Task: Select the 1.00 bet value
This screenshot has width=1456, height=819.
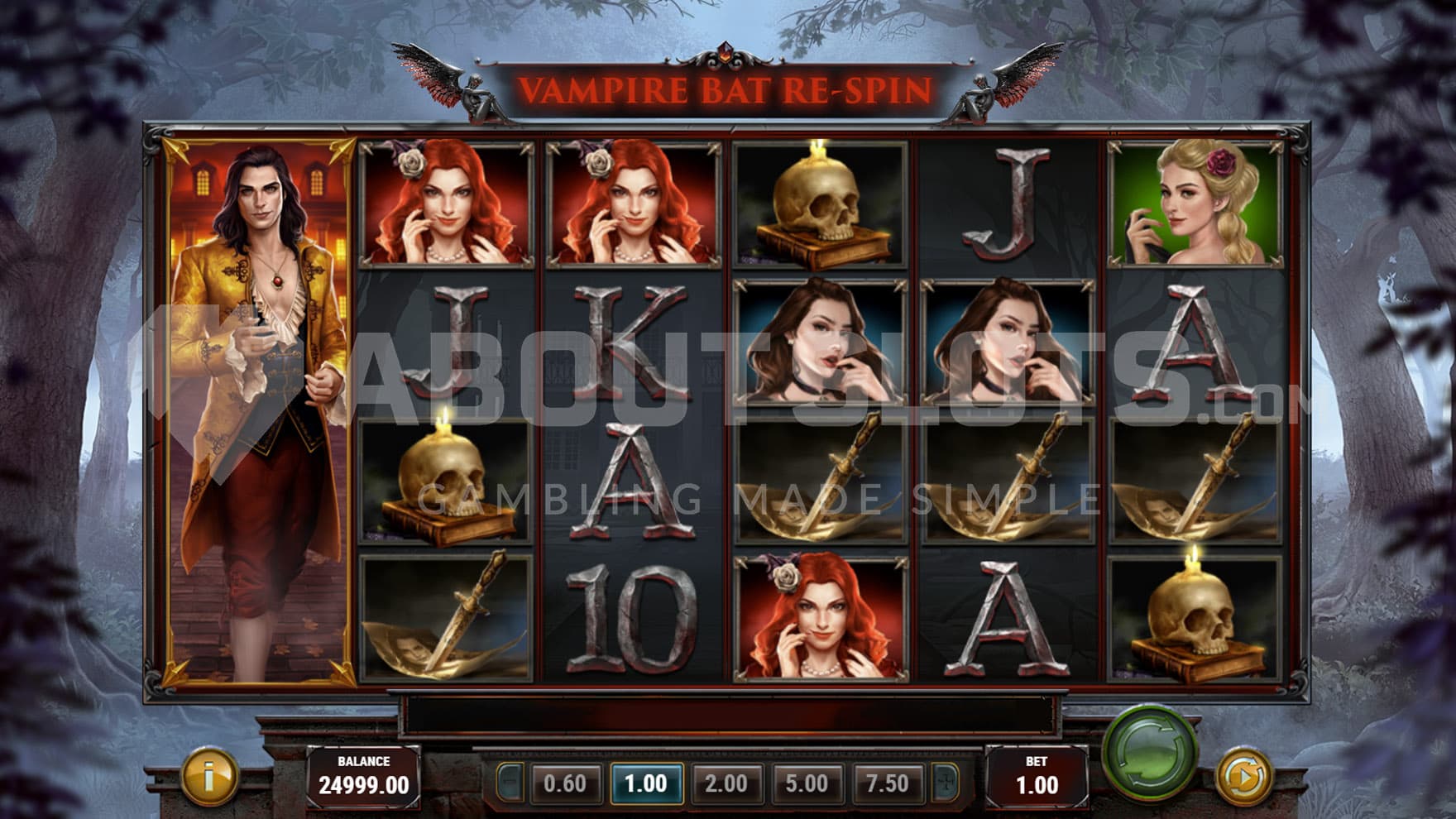Action: 646,783
